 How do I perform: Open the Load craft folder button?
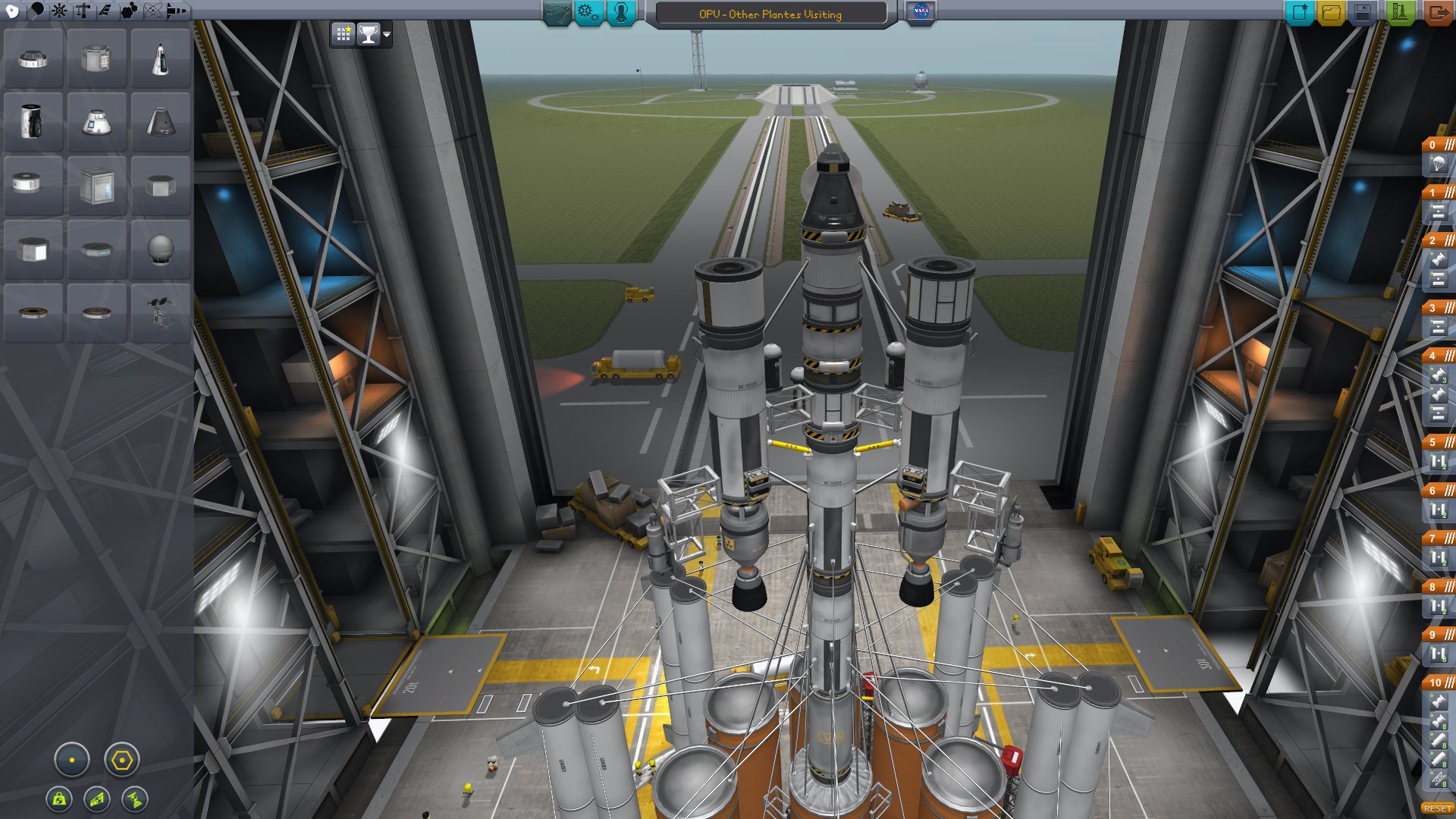tap(1330, 13)
